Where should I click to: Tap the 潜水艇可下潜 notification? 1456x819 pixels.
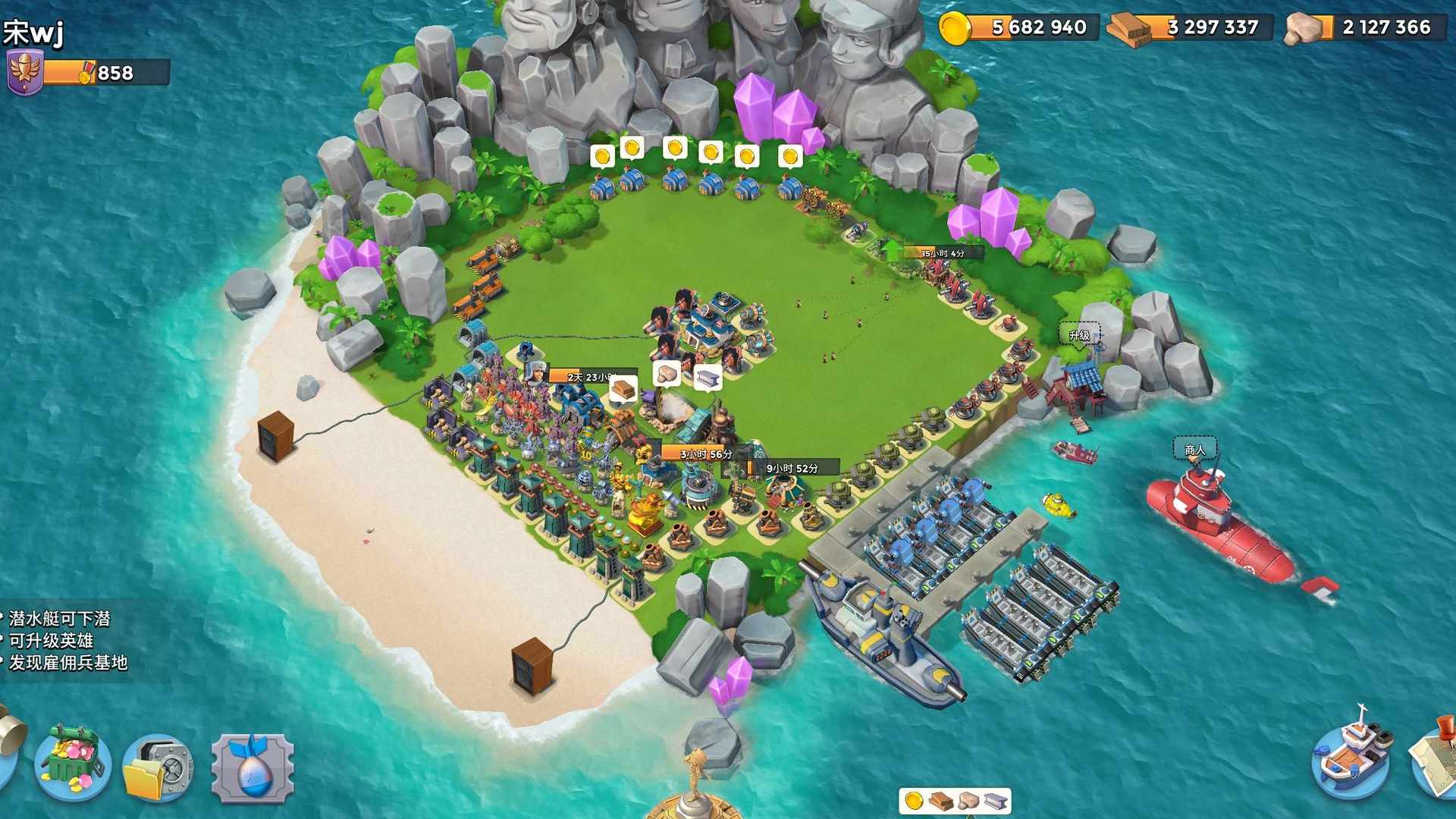click(x=61, y=619)
